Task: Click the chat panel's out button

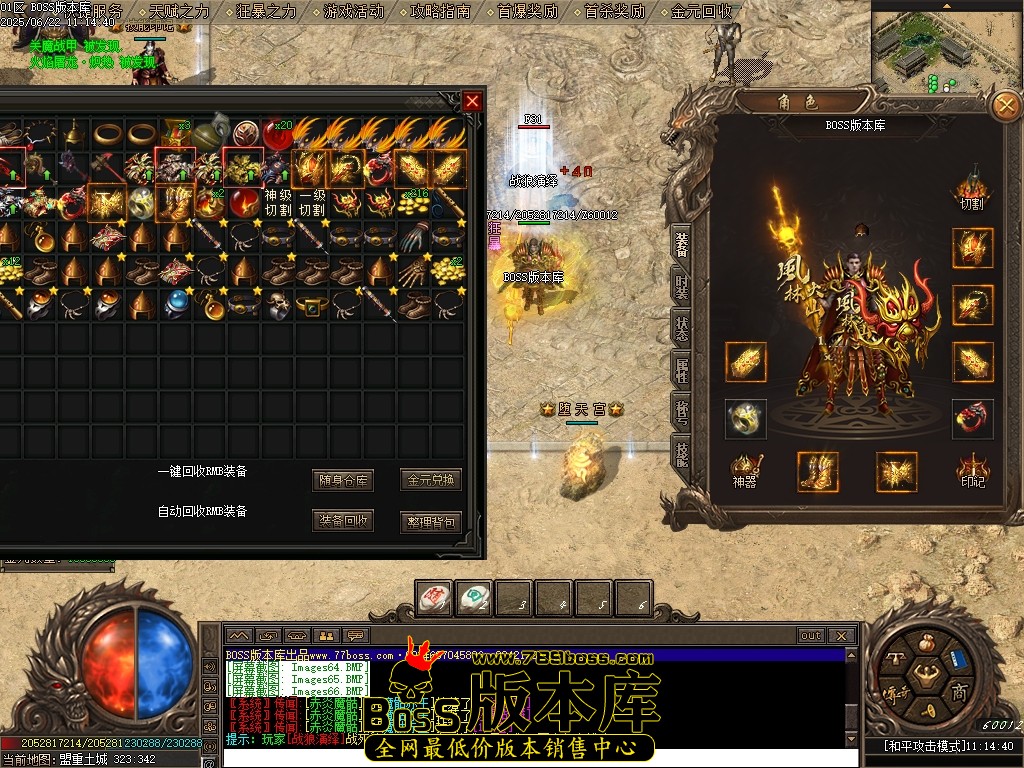Action: (810, 635)
